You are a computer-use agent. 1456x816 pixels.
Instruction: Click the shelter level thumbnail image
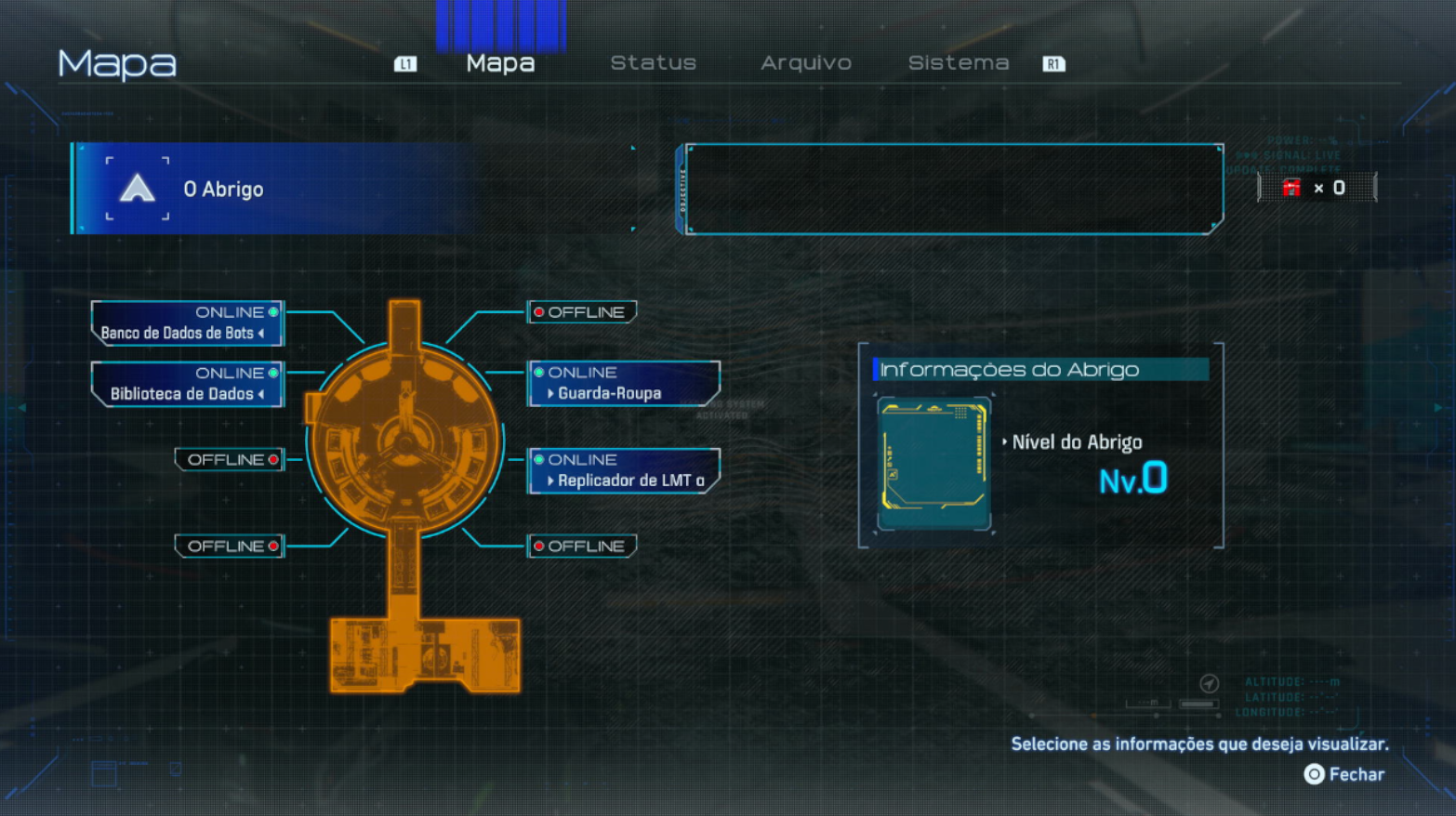pyautogui.click(x=933, y=464)
